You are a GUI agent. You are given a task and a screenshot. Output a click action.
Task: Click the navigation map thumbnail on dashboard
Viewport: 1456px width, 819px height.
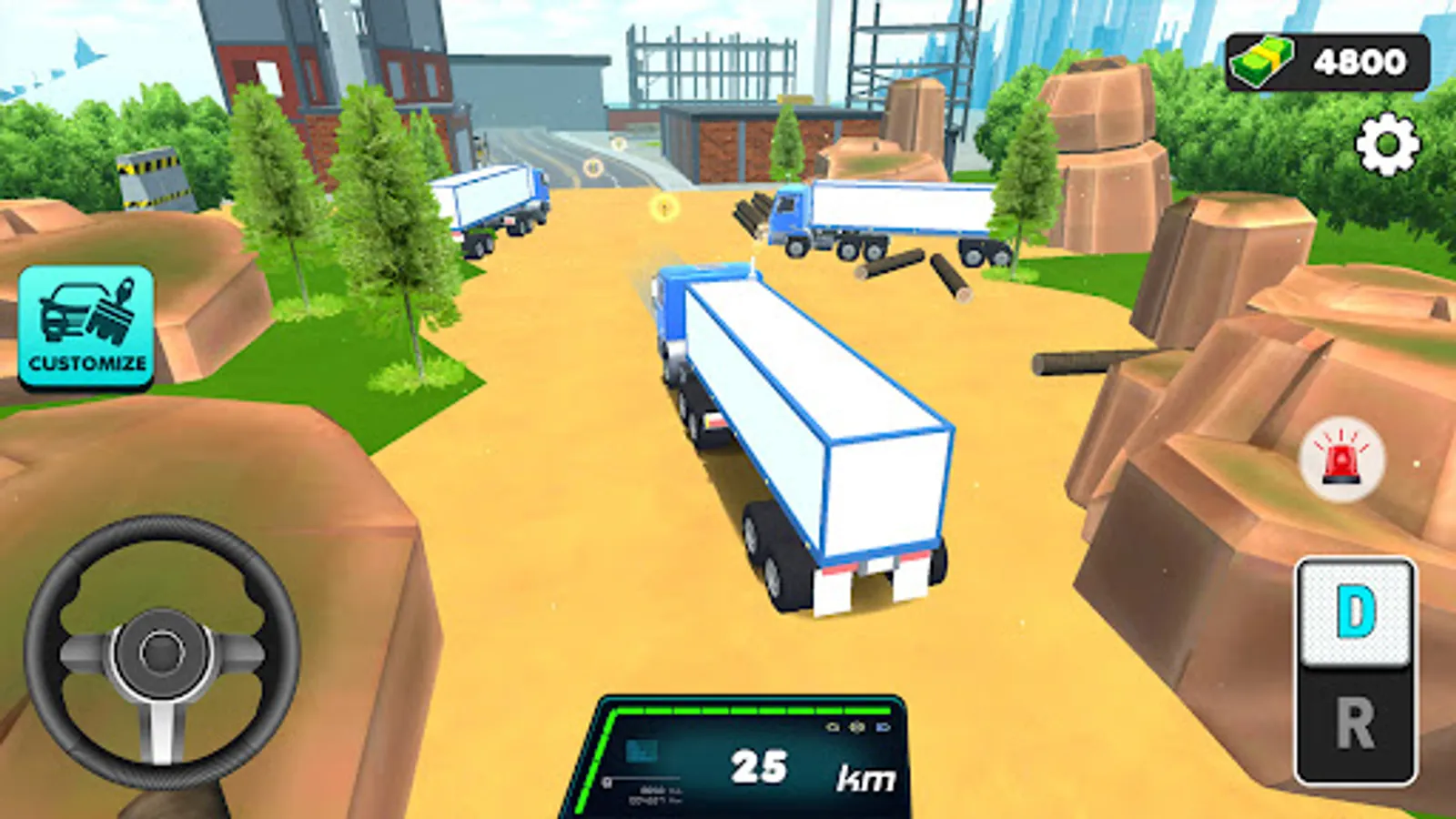pos(642,752)
